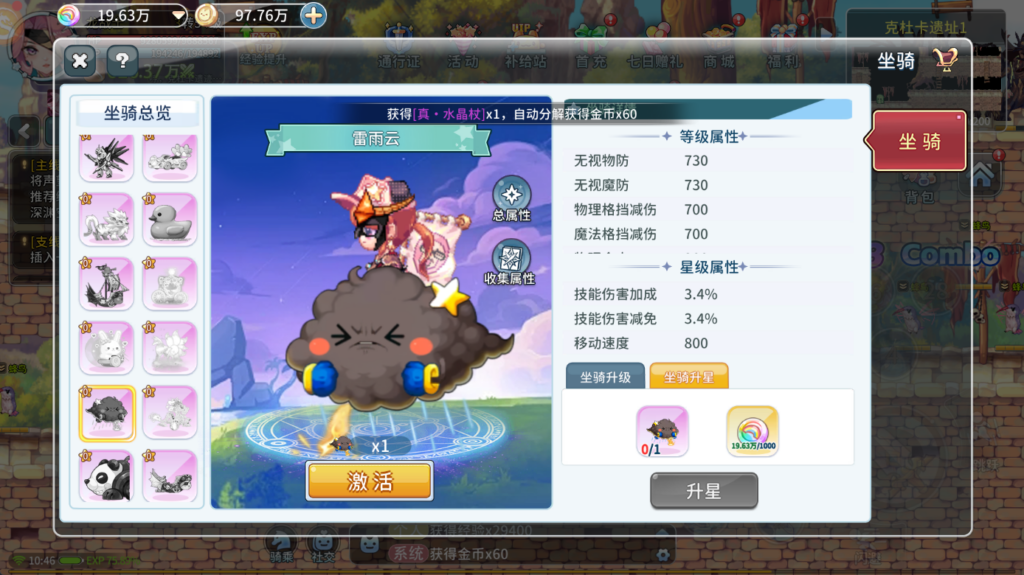
Task: Select the flower mount thumbnail
Action: (x=169, y=348)
